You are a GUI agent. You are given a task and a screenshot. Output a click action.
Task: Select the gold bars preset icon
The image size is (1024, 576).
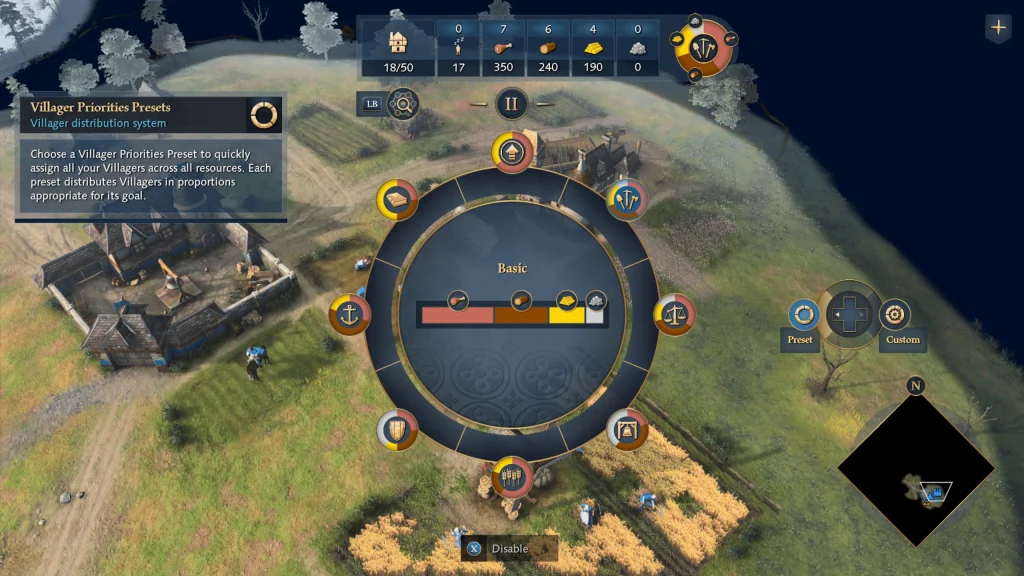click(397, 199)
